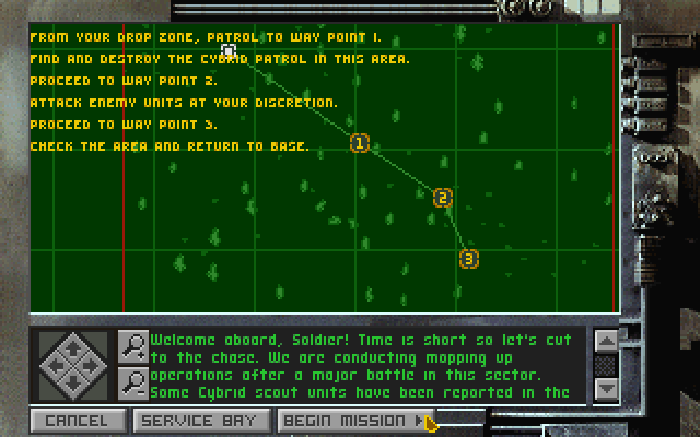Cancel the mission briefing
The image size is (700, 437).
77,421
